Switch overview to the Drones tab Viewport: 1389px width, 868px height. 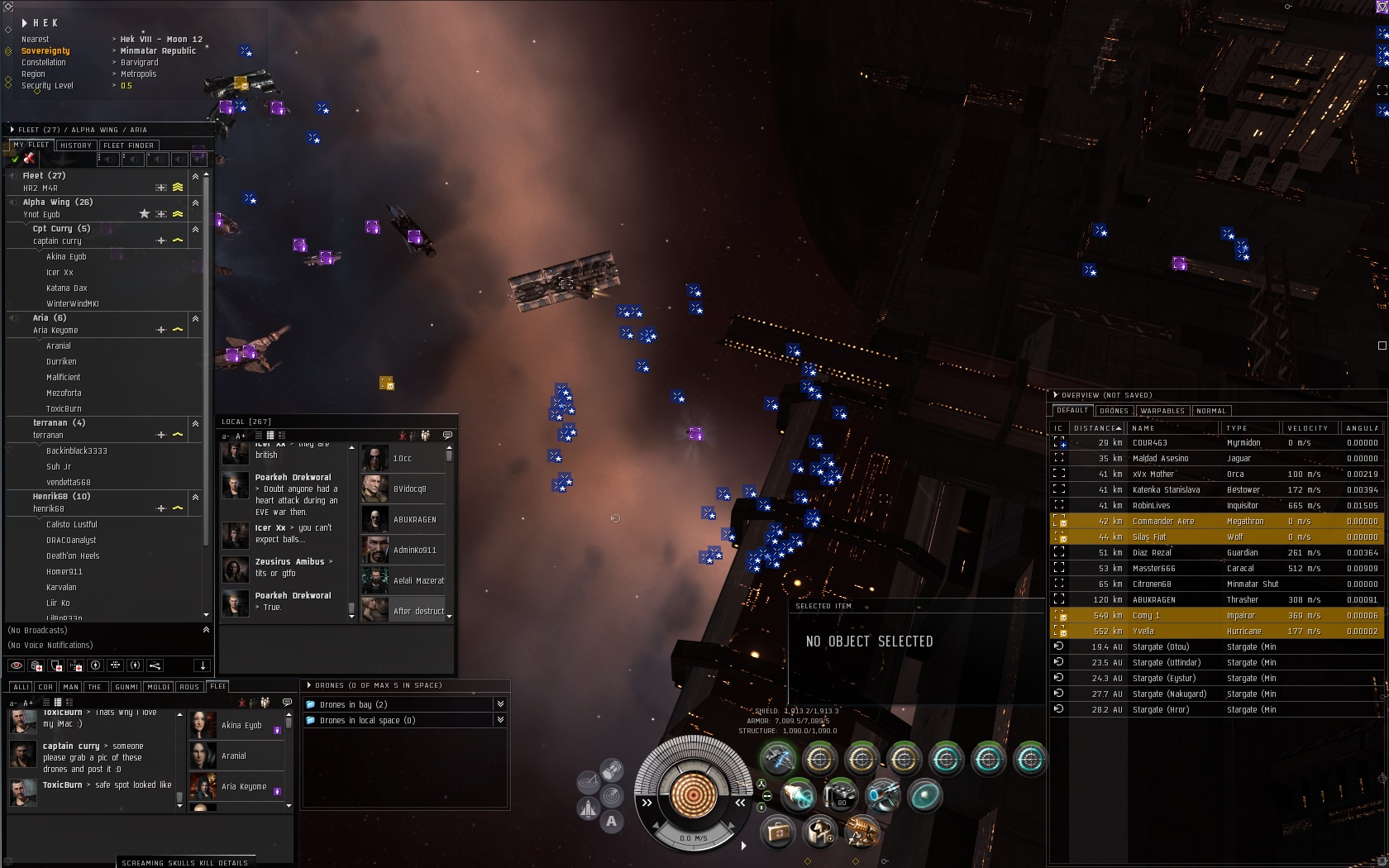point(1114,411)
